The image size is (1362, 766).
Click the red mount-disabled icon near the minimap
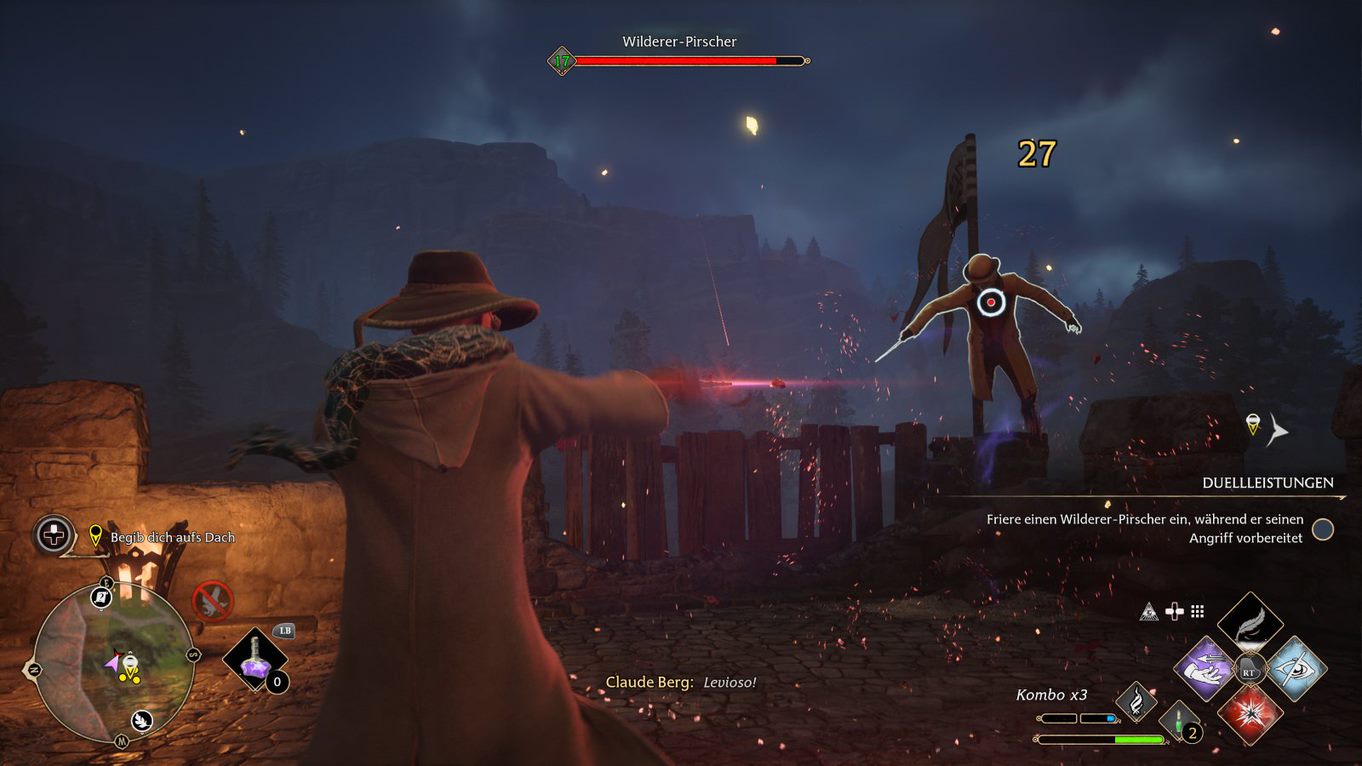click(x=212, y=600)
